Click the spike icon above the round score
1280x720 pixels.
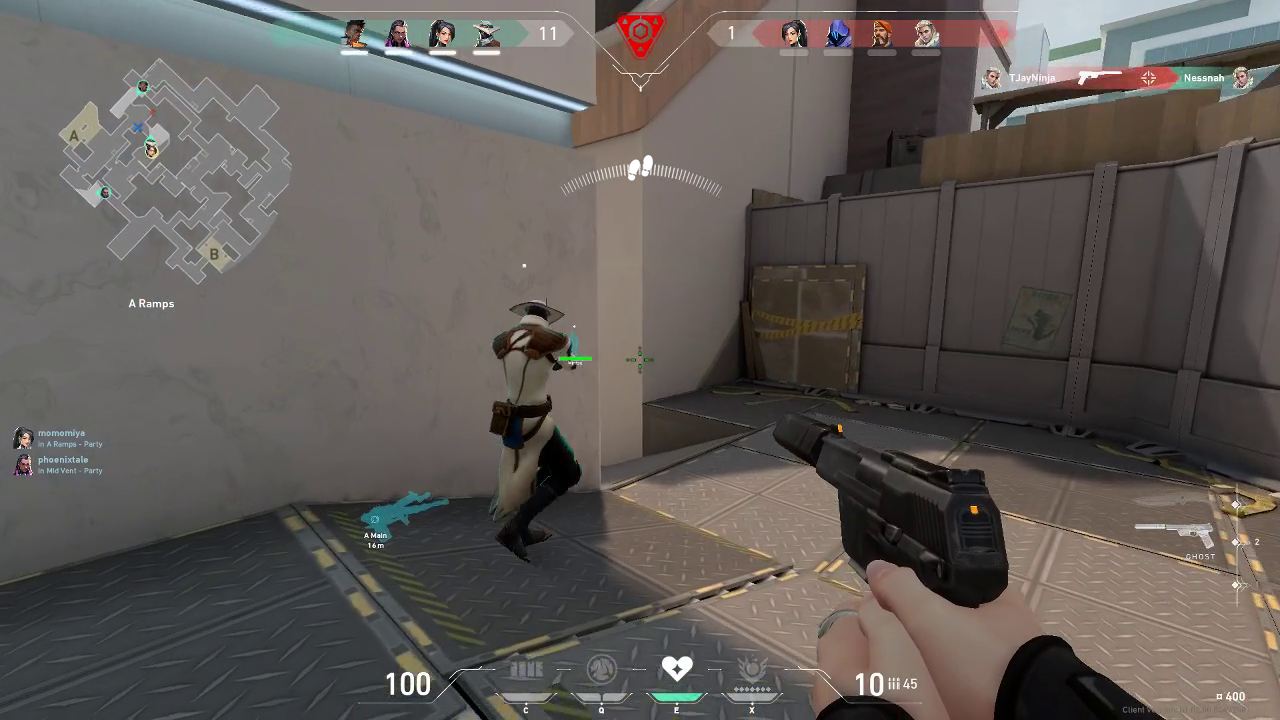click(x=640, y=35)
